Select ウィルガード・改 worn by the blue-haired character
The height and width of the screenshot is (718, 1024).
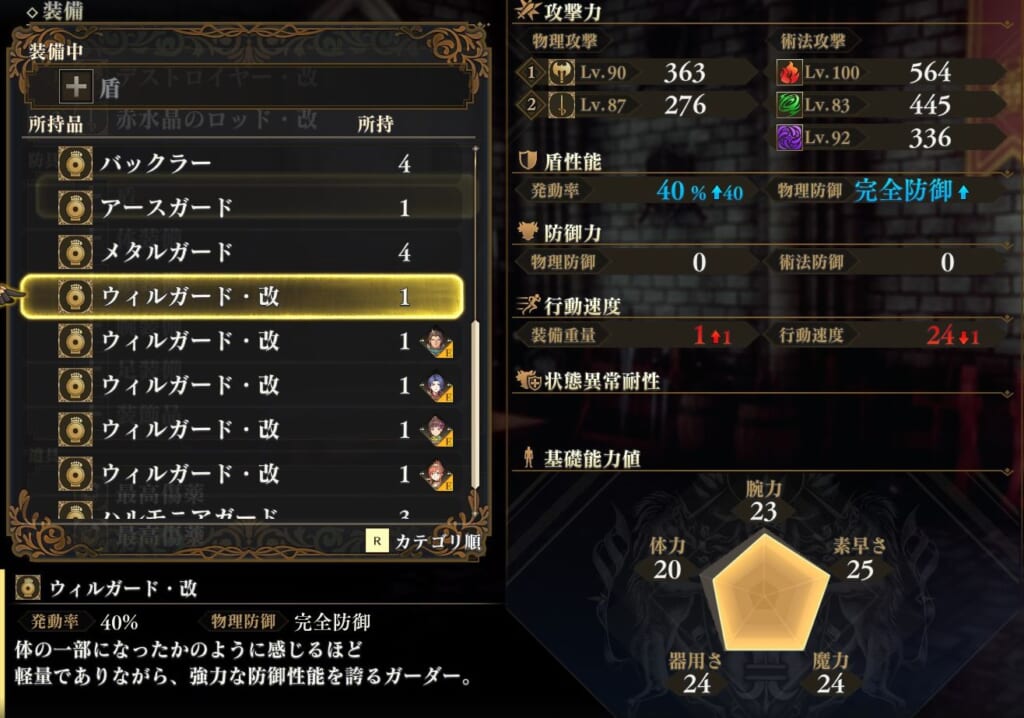click(250, 385)
